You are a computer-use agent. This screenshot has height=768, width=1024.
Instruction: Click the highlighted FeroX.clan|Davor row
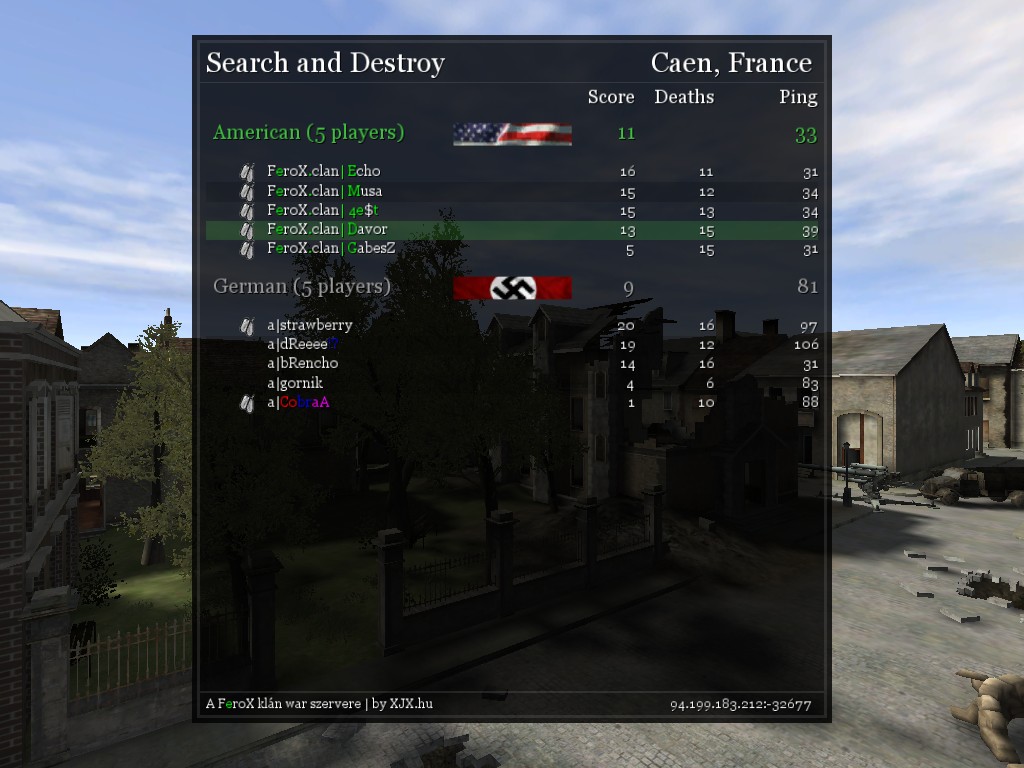pos(326,230)
